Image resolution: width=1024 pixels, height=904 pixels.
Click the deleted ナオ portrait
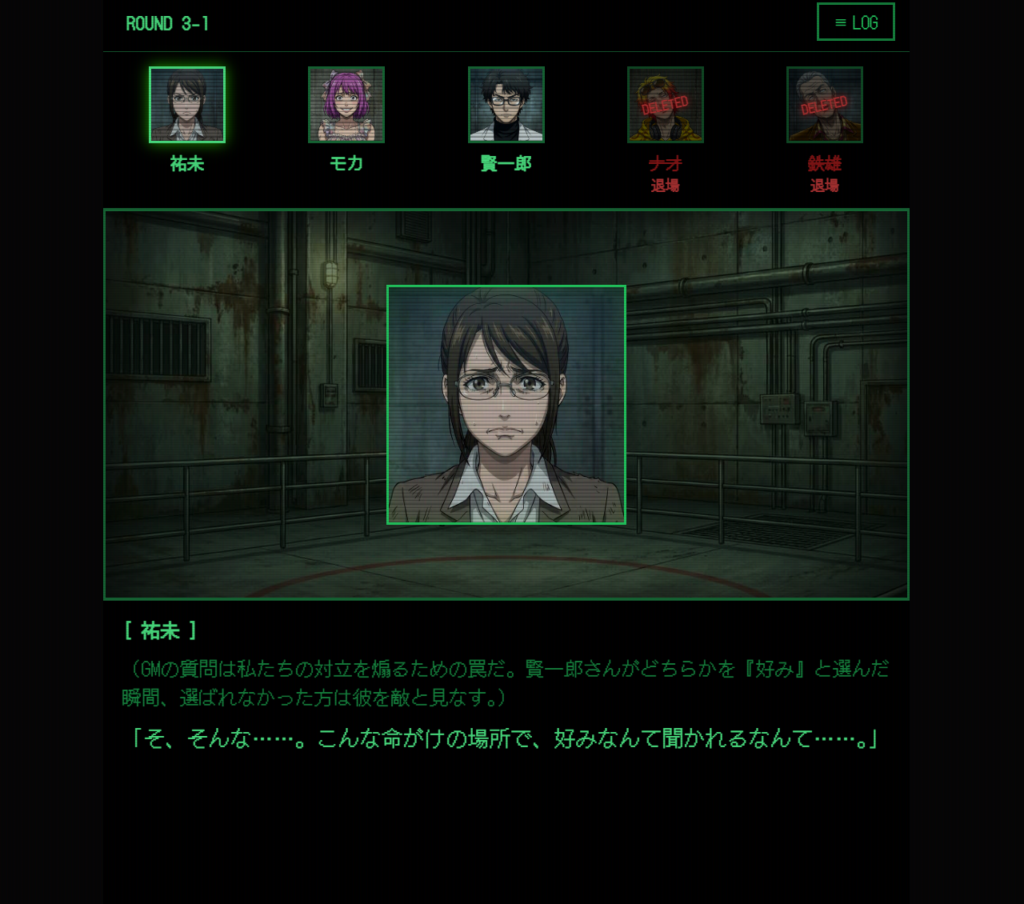click(x=665, y=105)
